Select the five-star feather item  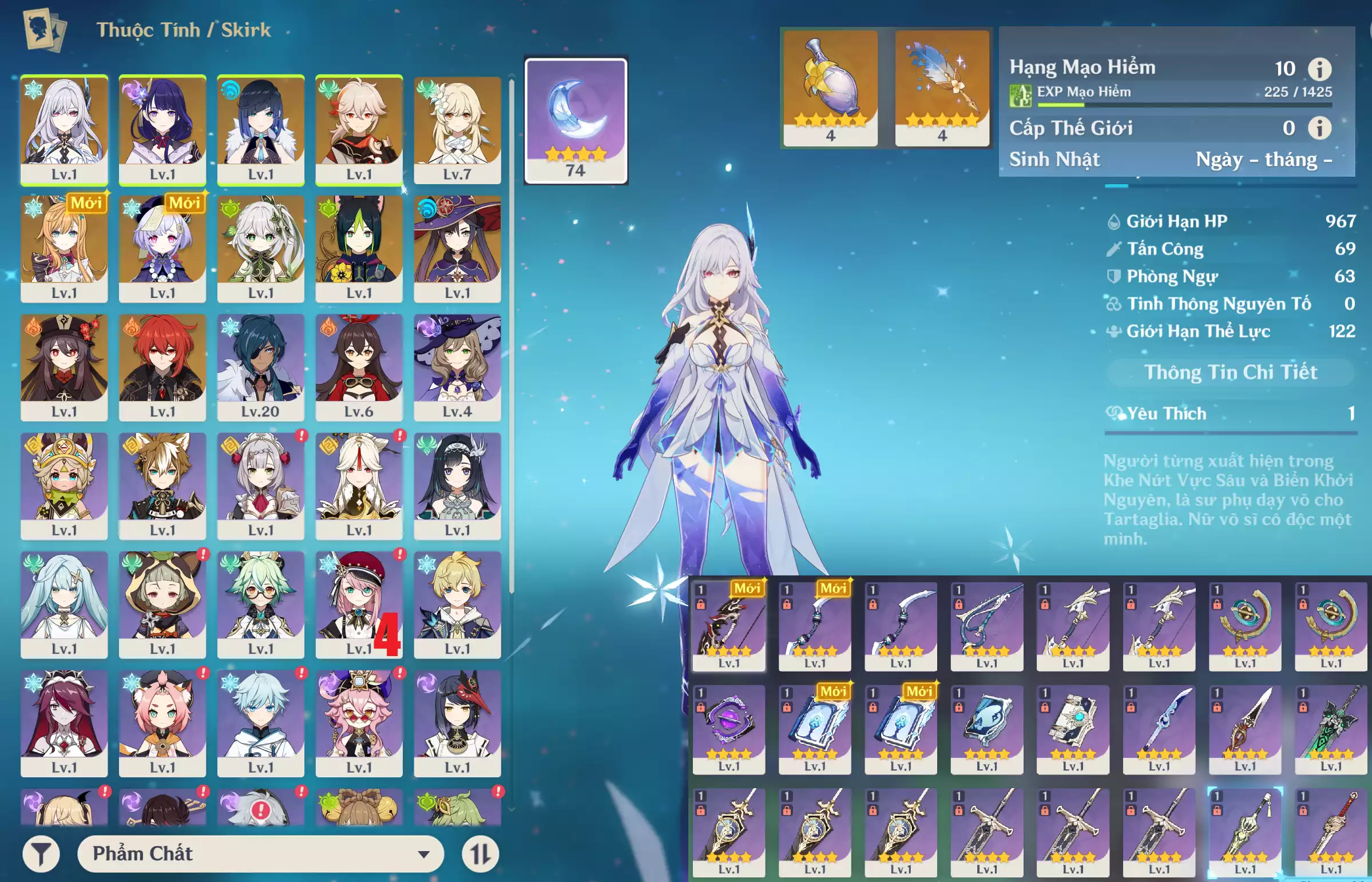942,88
